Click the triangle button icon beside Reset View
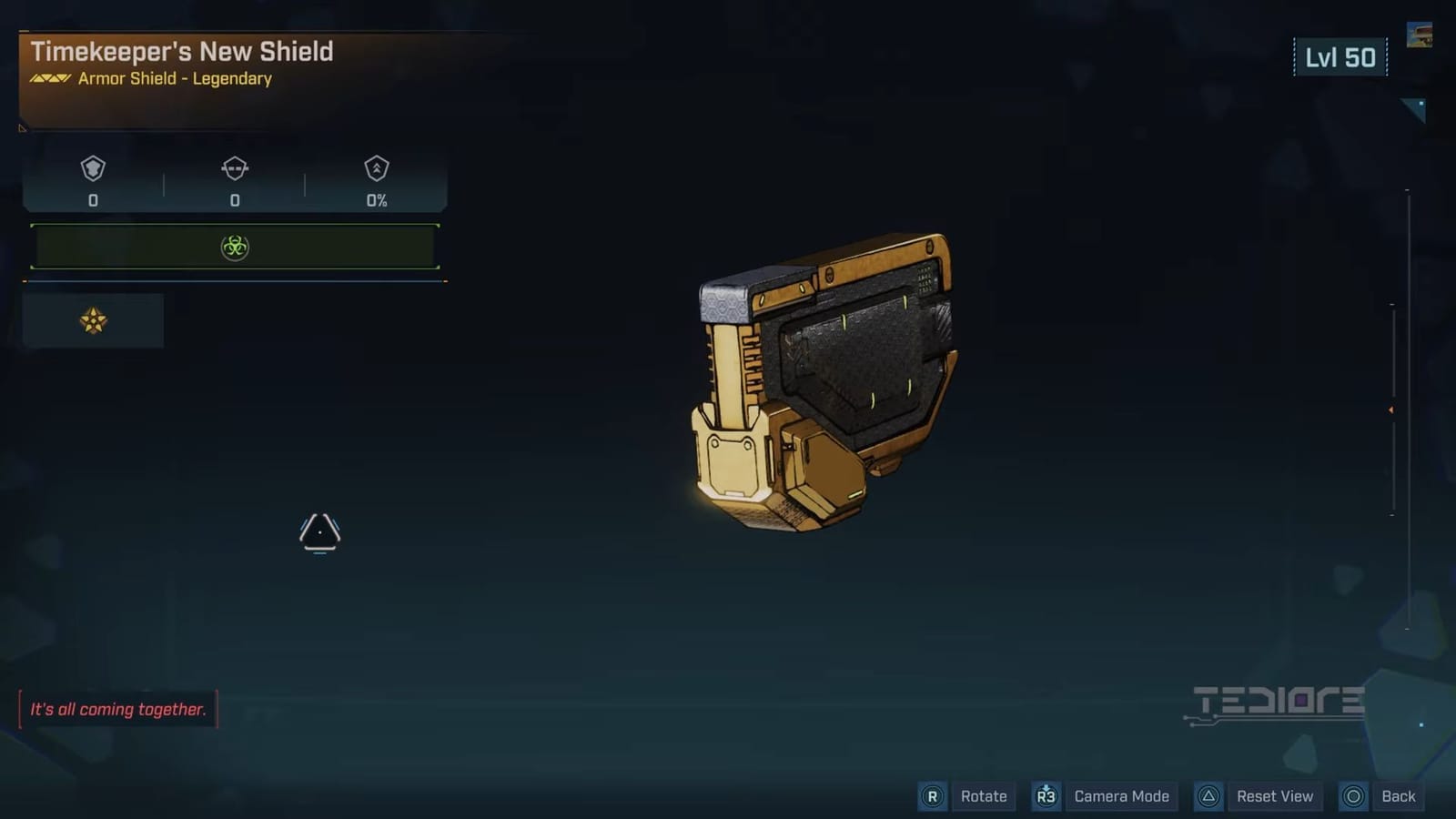The width and height of the screenshot is (1456, 819). point(1210,796)
